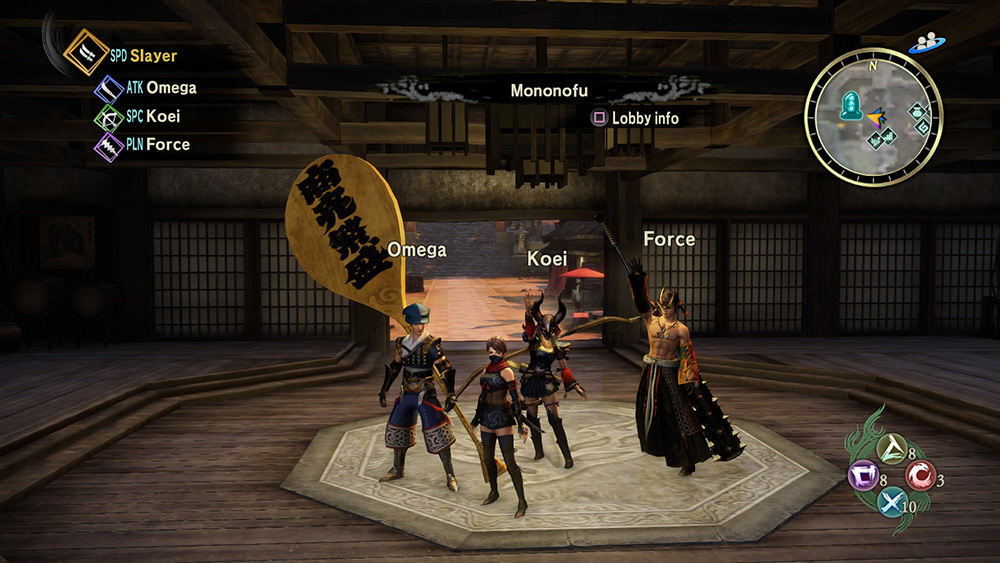Trigger the red circle skill icon
The image size is (1000, 563).
920,475
